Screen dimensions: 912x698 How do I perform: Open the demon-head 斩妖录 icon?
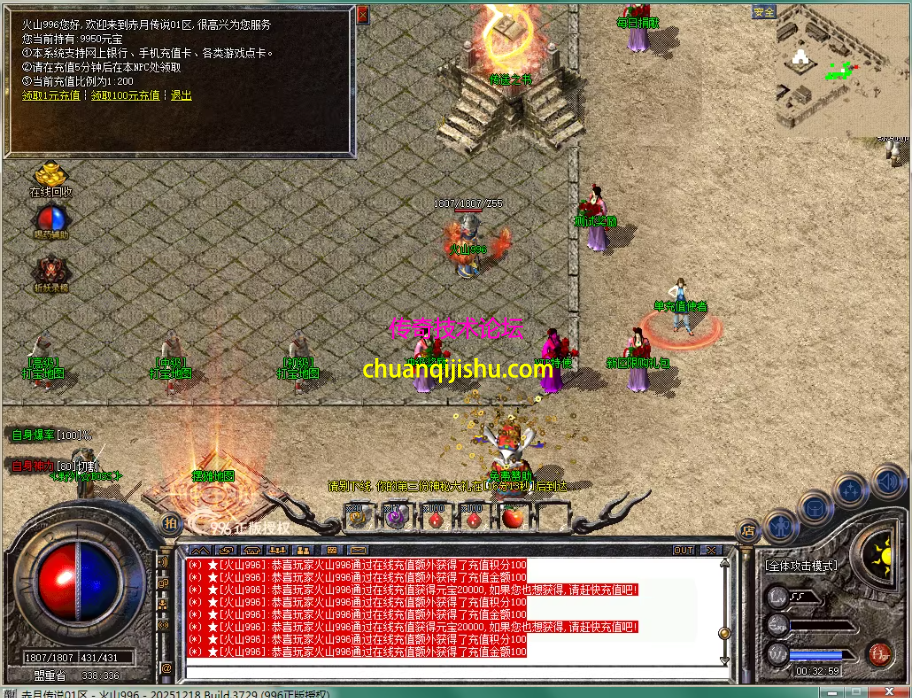coord(50,270)
